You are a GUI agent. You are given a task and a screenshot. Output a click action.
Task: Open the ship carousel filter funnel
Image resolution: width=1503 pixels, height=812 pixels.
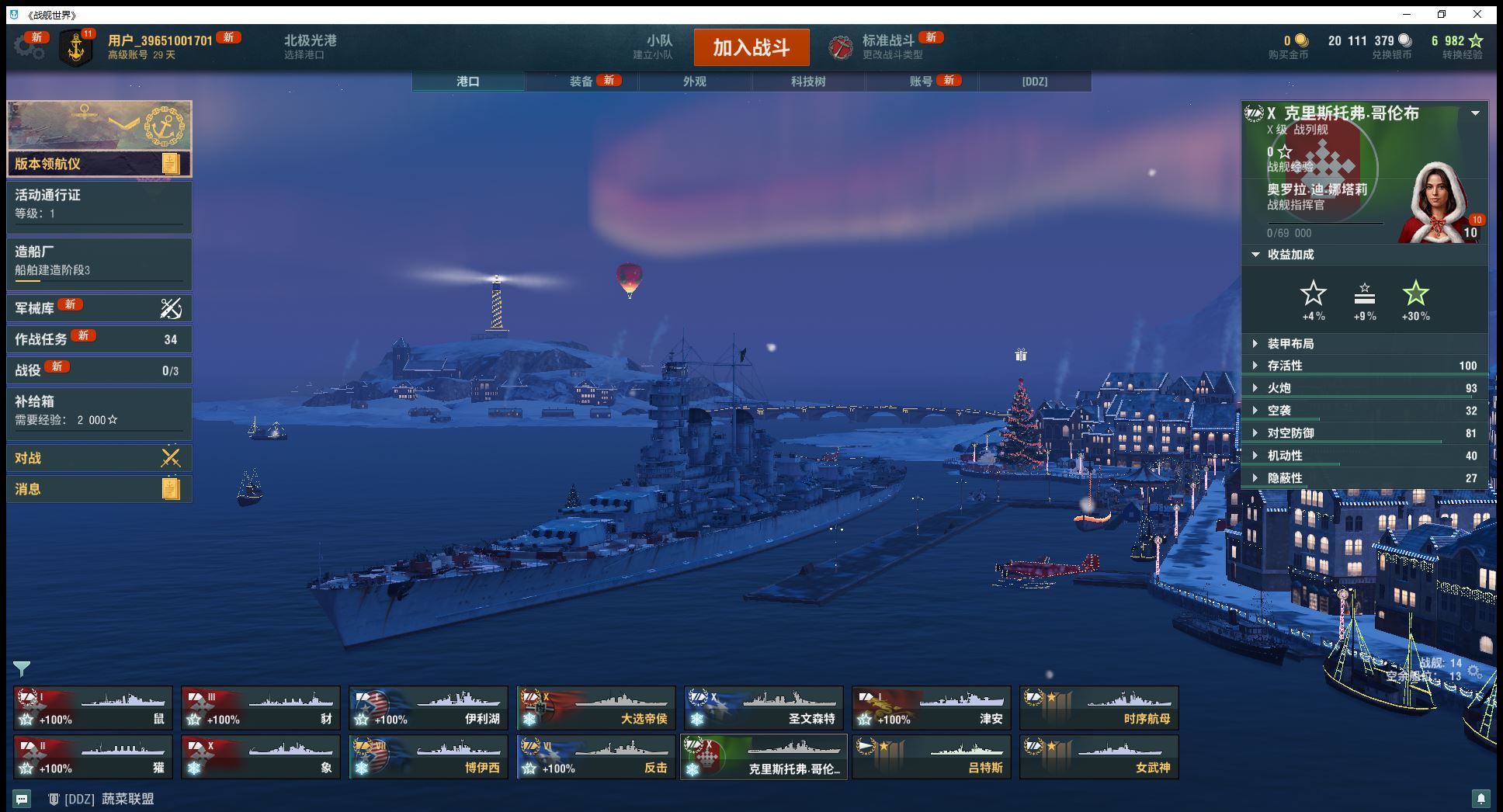pos(22,668)
